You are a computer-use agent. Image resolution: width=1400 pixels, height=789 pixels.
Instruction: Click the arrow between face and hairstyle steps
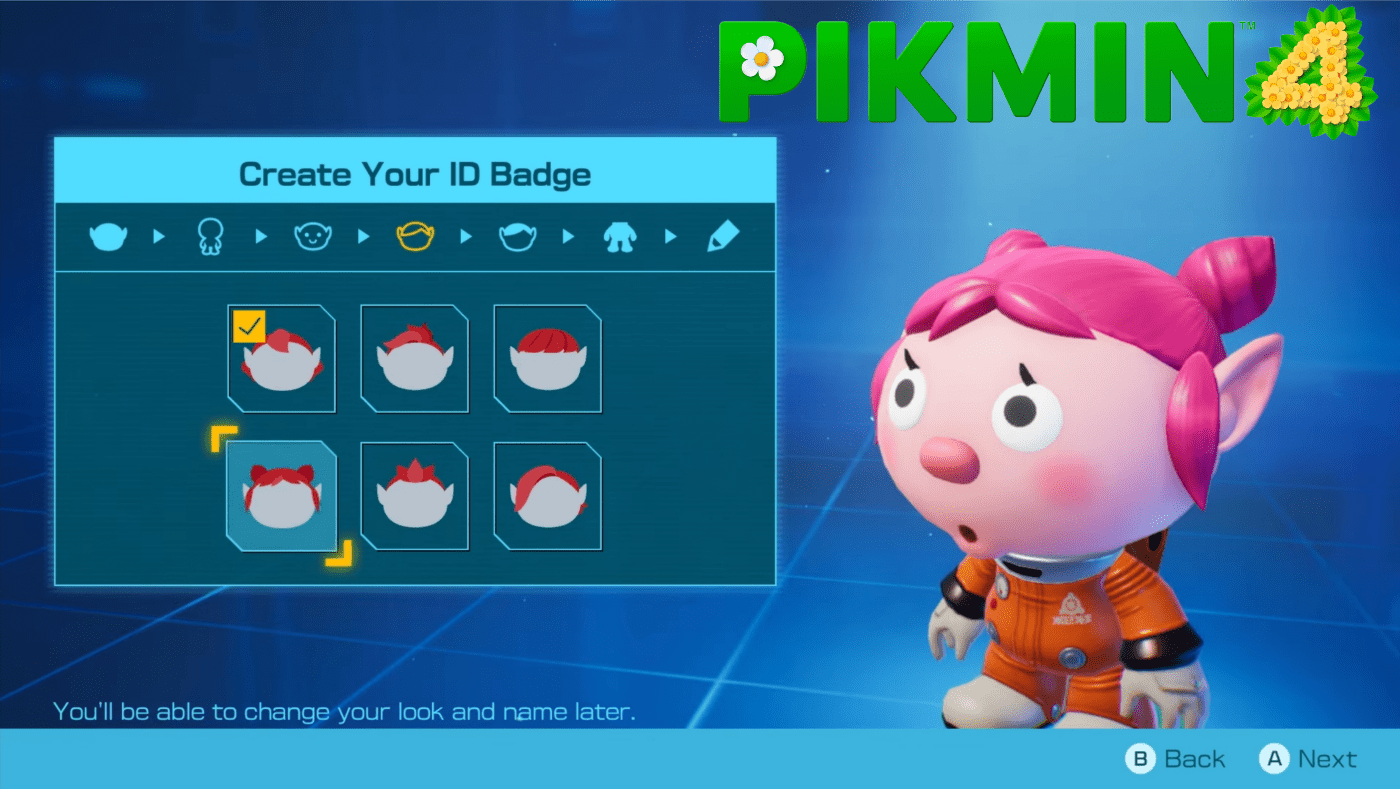point(363,235)
